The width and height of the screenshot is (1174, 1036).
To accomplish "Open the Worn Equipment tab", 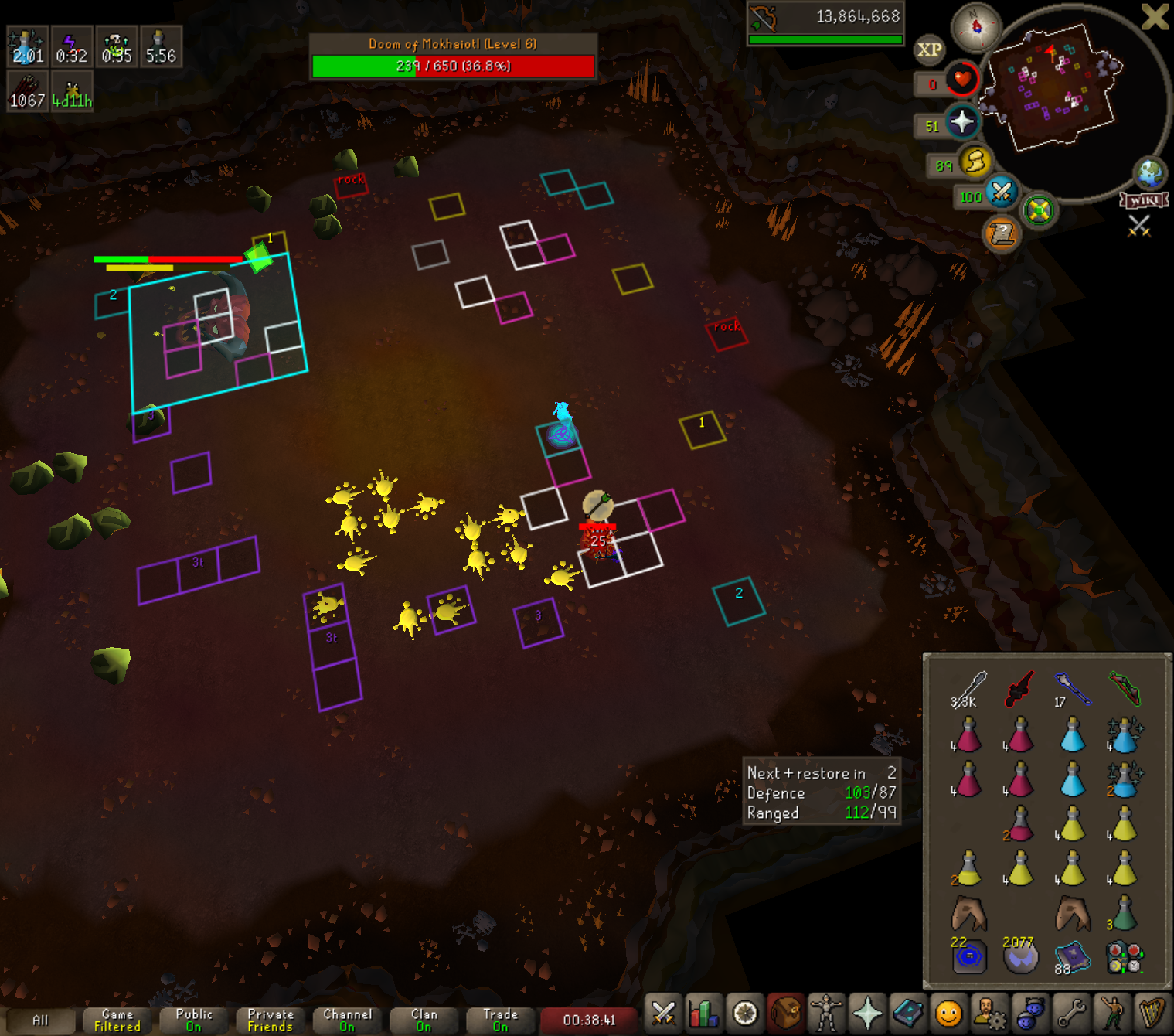I will point(826,1013).
